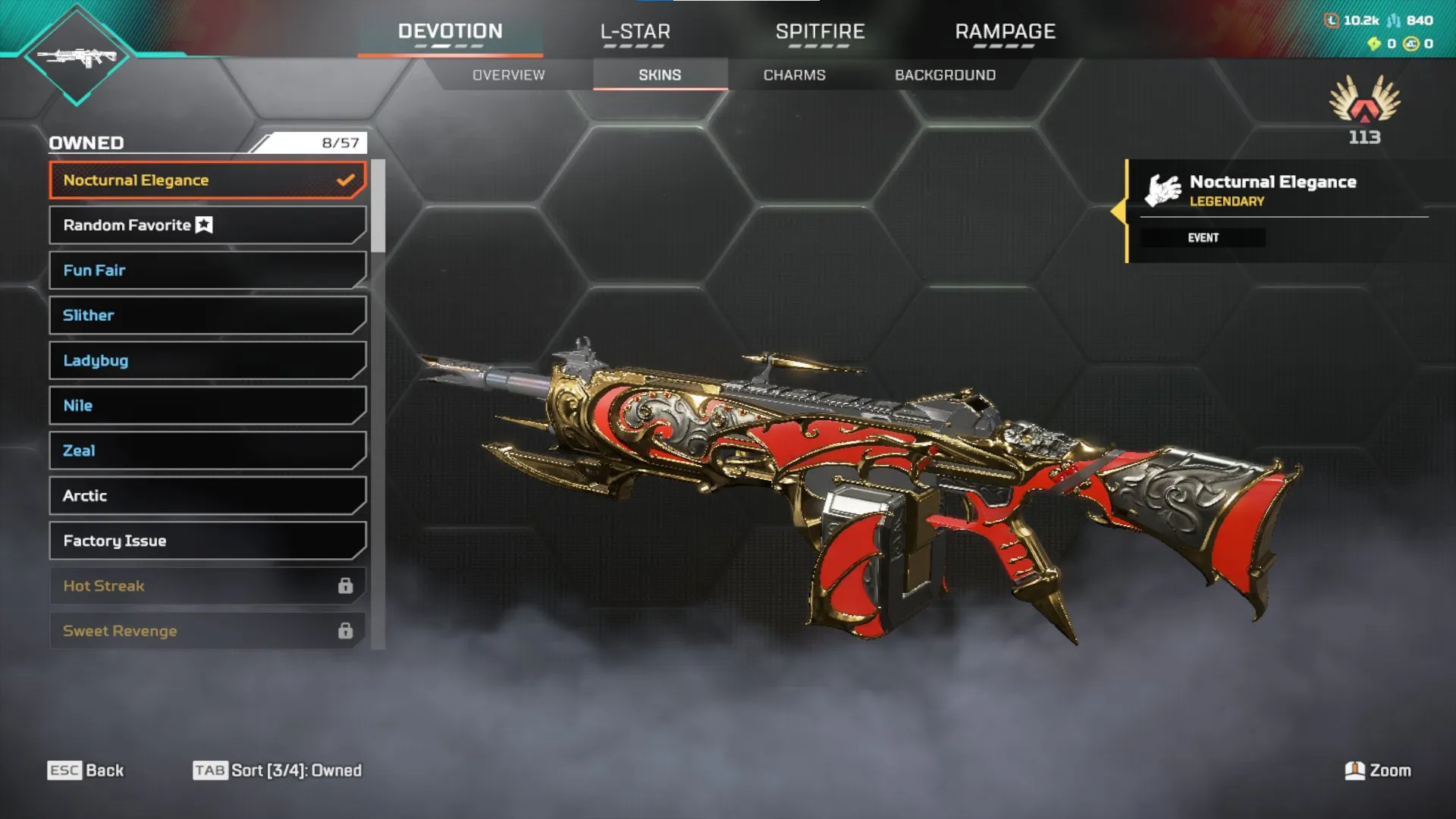Click the Legend Tokens currency icon
1456x819 pixels.
click(x=1332, y=20)
